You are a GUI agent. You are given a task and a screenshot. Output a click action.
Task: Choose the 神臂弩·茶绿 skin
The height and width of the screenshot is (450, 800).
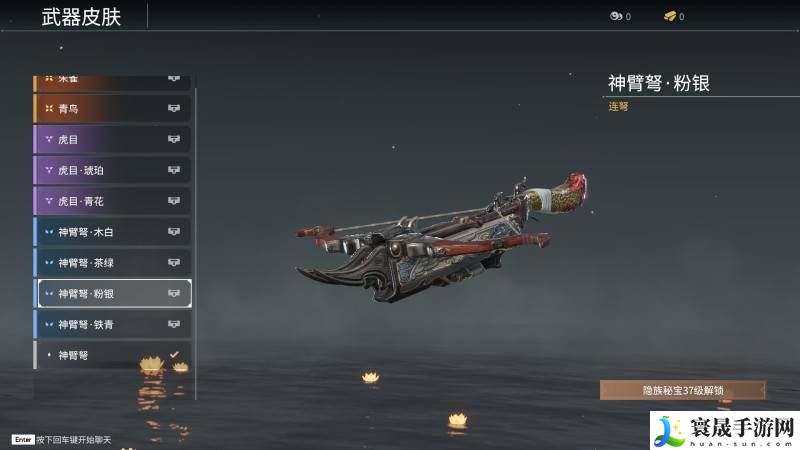[x=112, y=263]
